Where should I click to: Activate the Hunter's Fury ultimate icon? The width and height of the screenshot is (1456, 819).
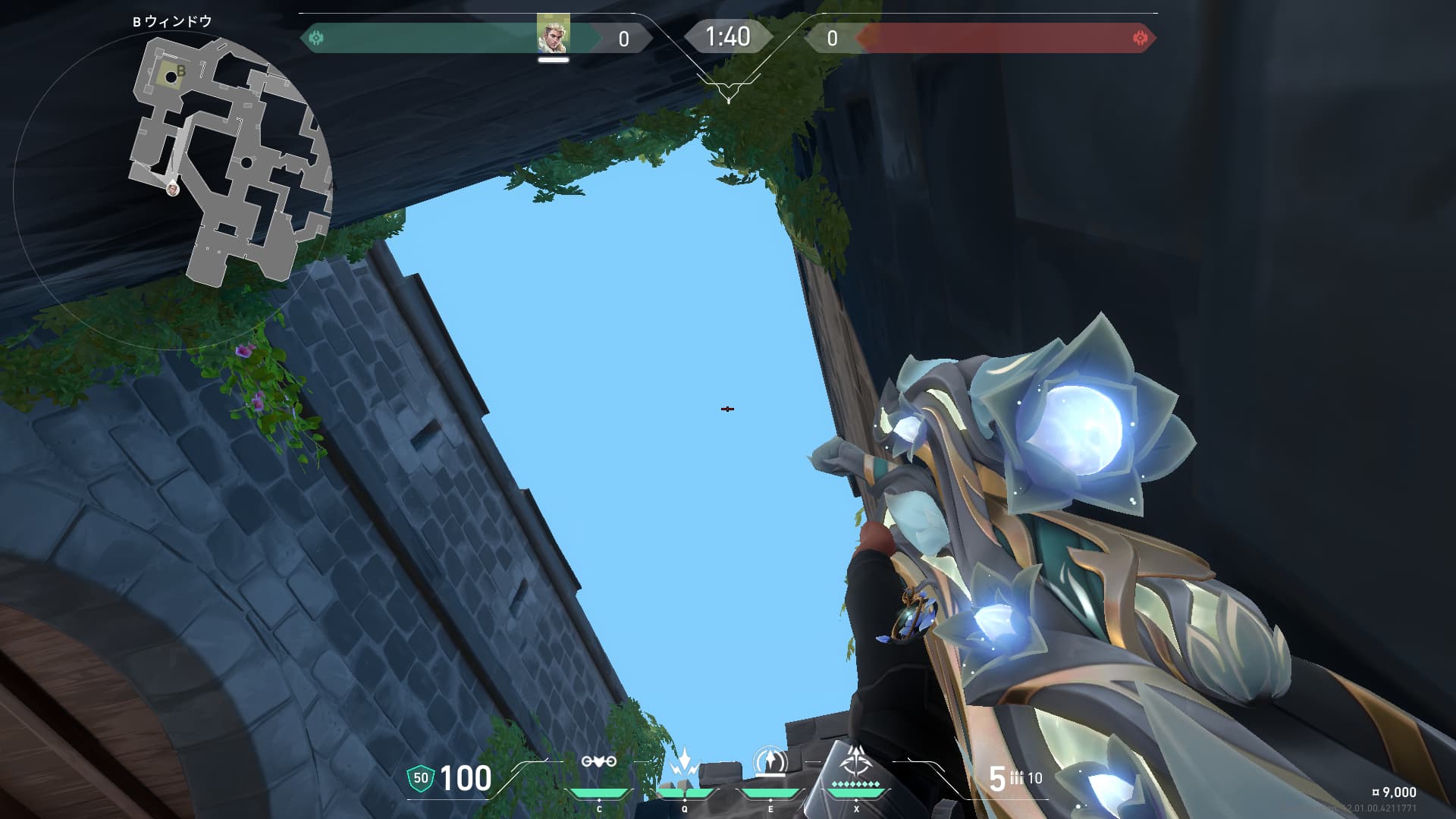pyautogui.click(x=855, y=761)
